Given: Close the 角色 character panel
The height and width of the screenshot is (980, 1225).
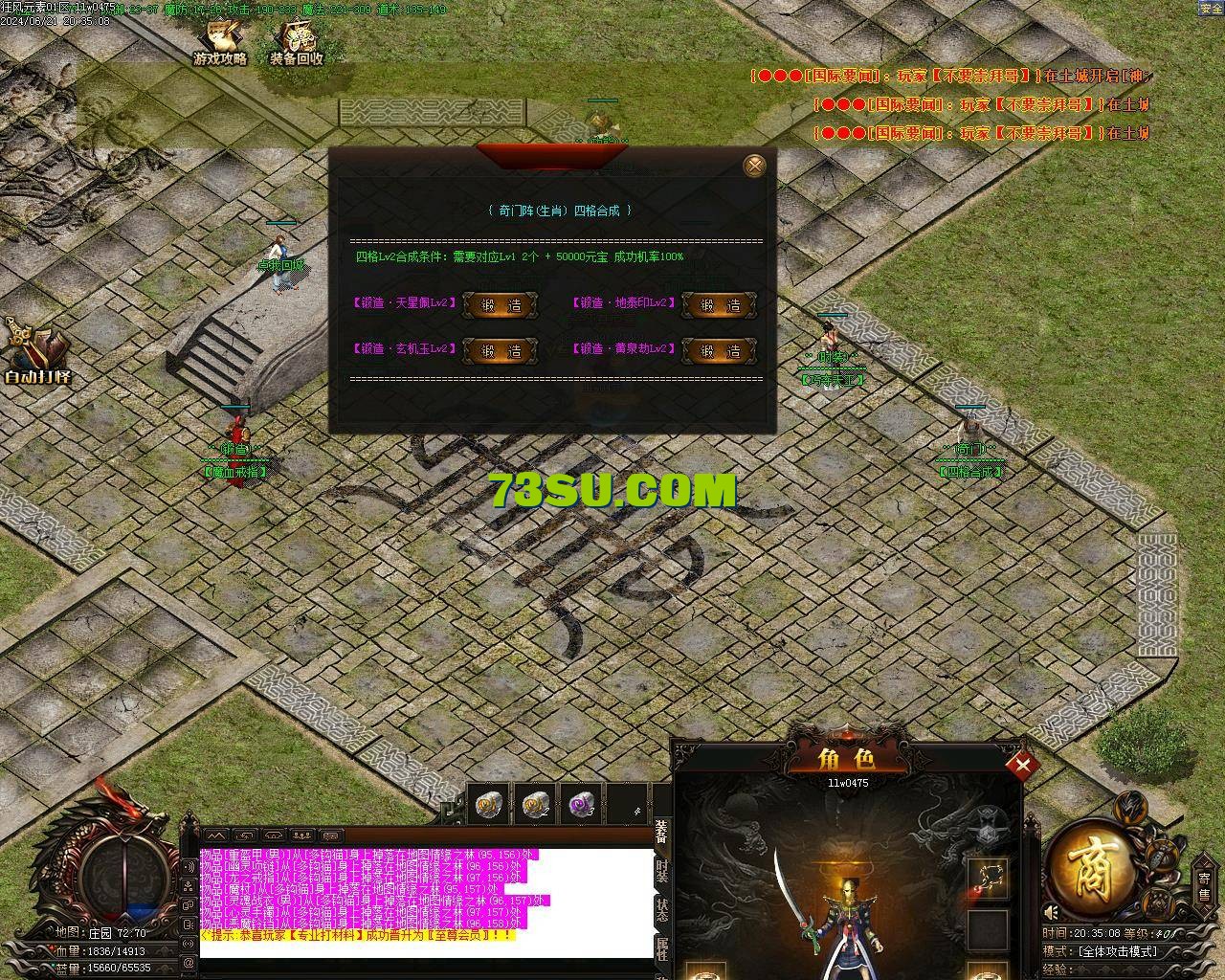Looking at the screenshot, I should (x=1022, y=765).
